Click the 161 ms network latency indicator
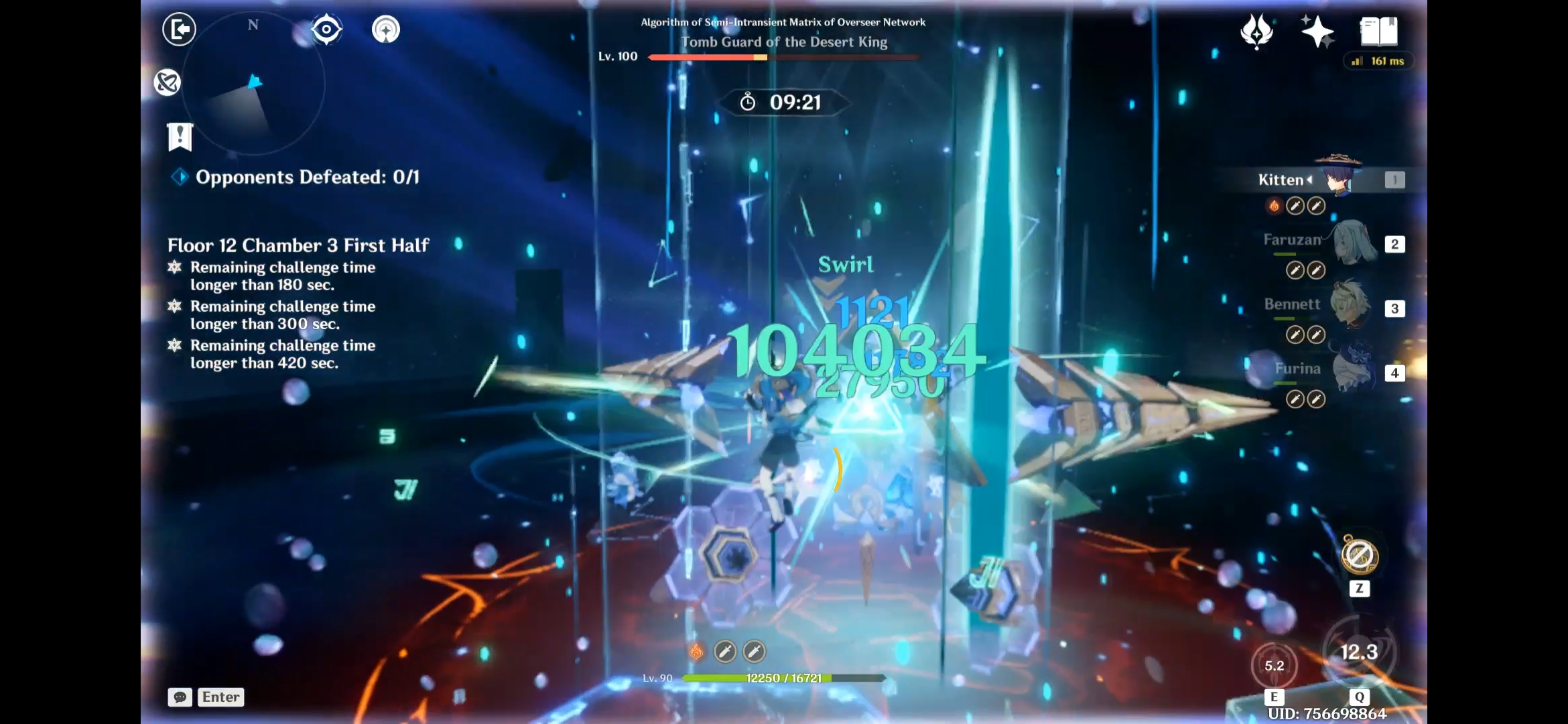The image size is (1568, 724). 1378,61
